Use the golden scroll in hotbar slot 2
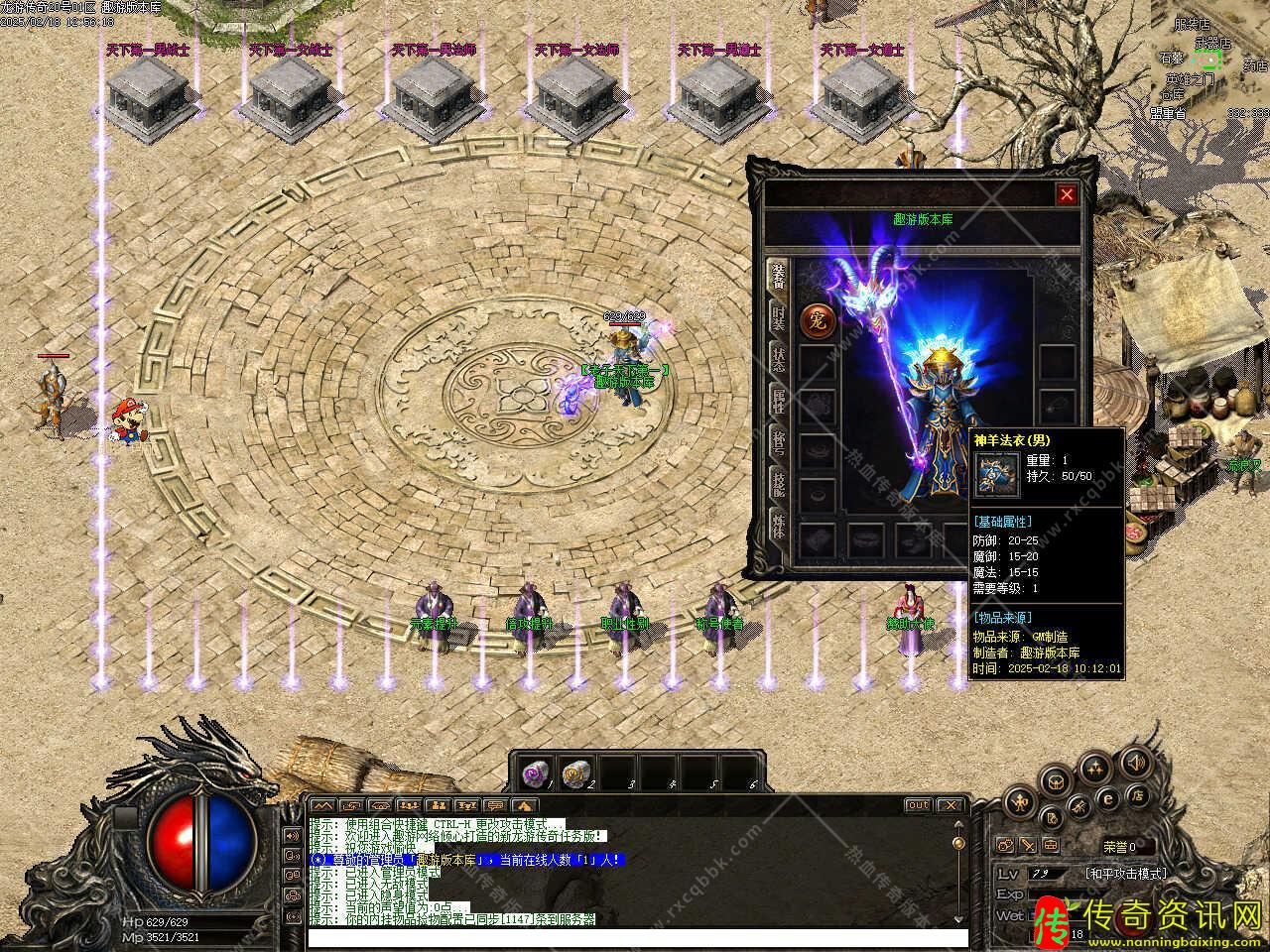 tap(574, 773)
